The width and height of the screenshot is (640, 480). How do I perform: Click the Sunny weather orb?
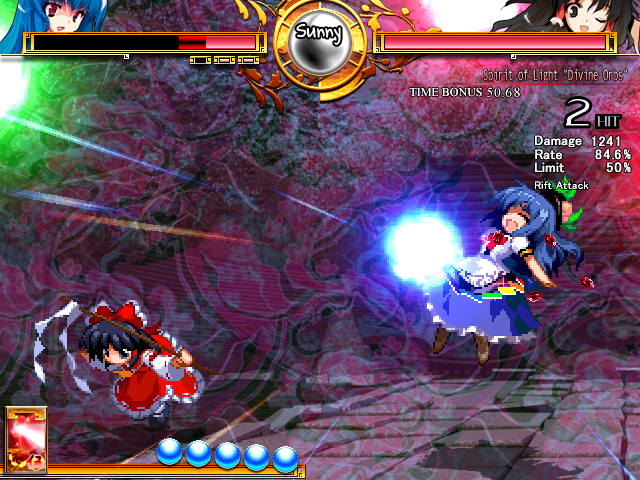pos(319,41)
